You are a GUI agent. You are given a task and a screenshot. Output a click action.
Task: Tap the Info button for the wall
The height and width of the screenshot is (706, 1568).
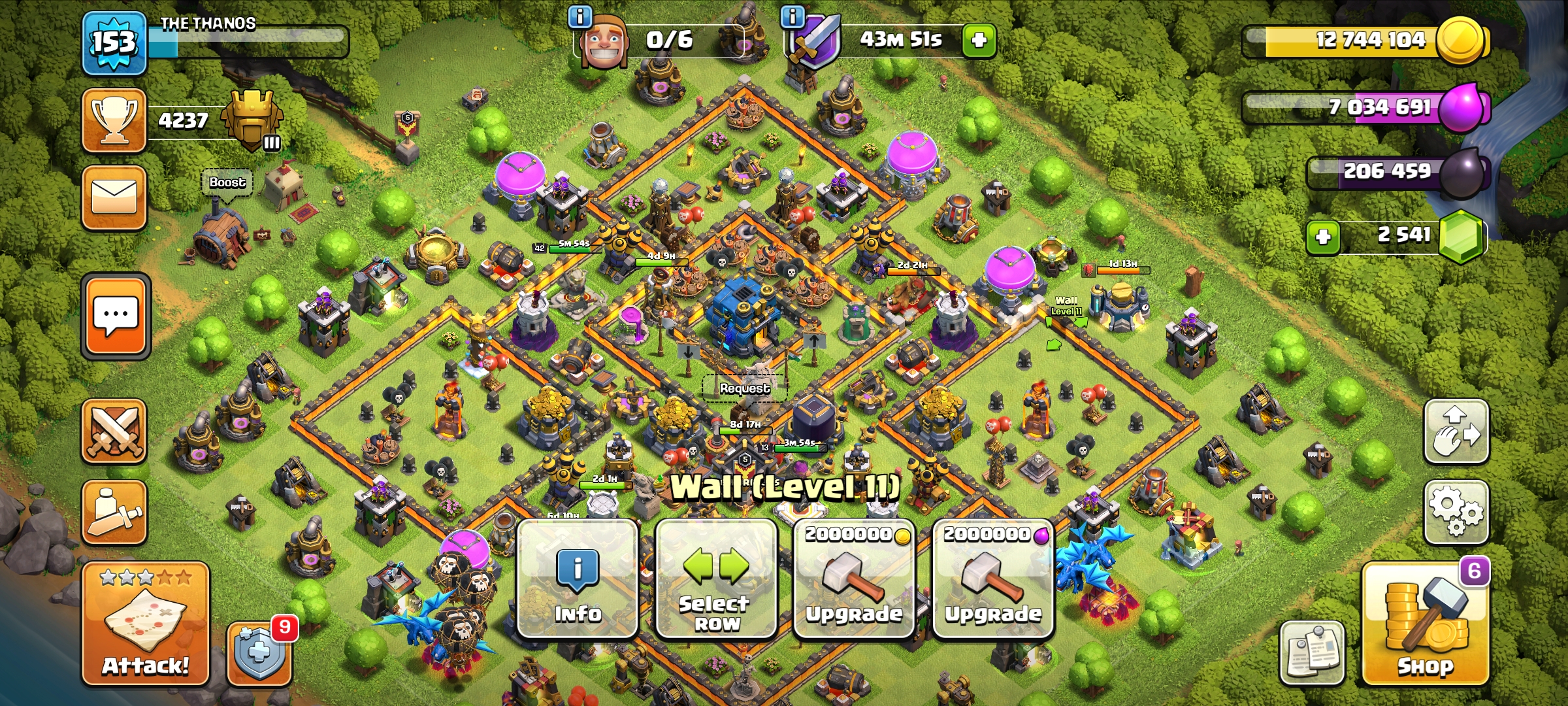[578, 579]
